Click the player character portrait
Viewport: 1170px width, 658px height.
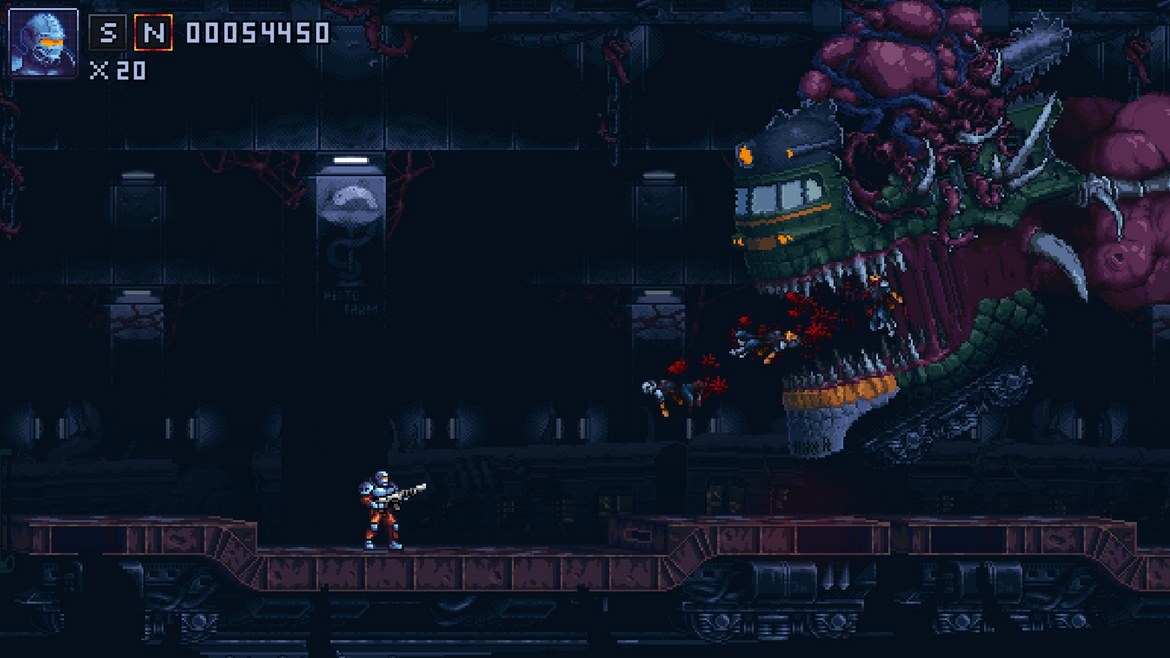[x=44, y=43]
